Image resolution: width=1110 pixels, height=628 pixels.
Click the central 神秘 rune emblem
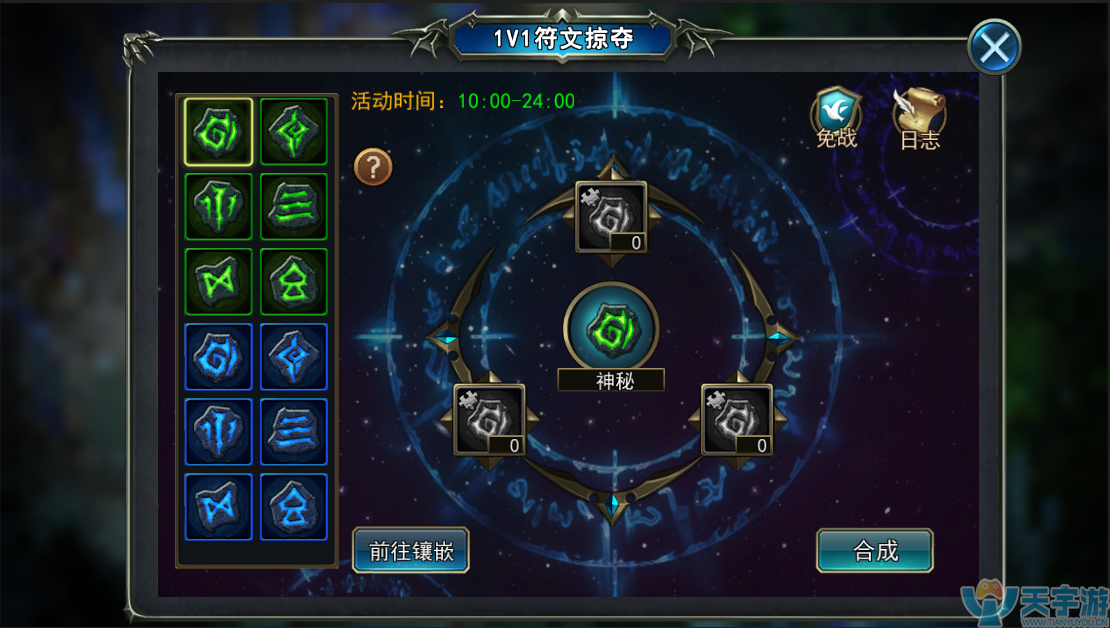[x=610, y=327]
